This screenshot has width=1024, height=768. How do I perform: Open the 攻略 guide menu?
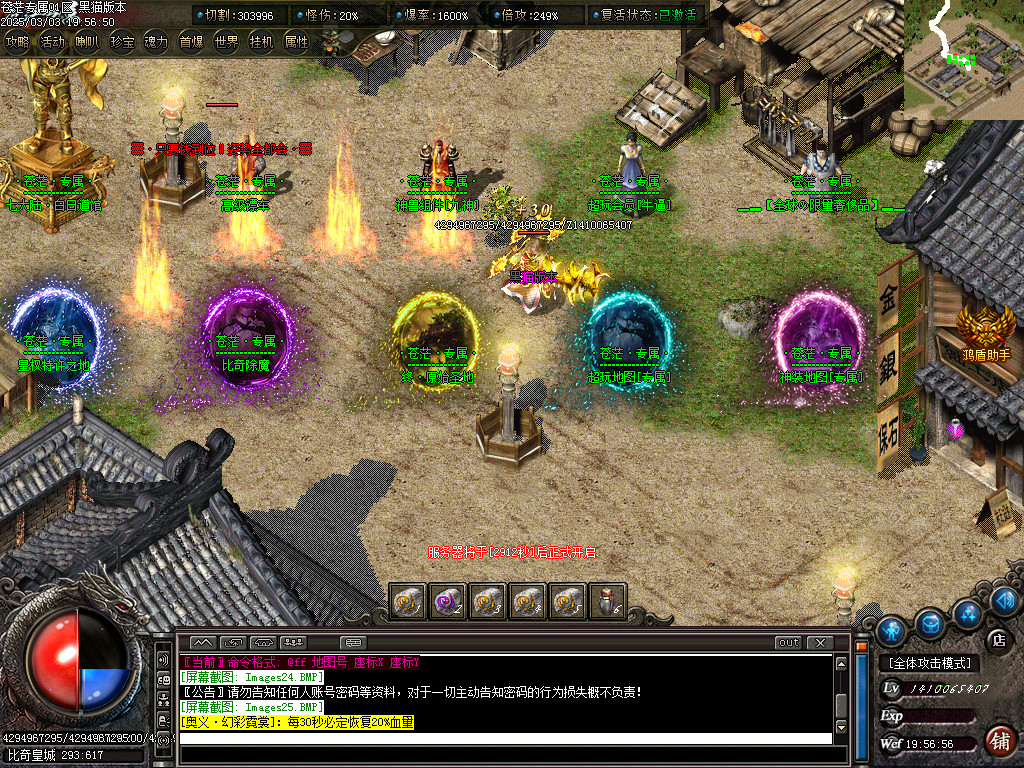pyautogui.click(x=17, y=42)
